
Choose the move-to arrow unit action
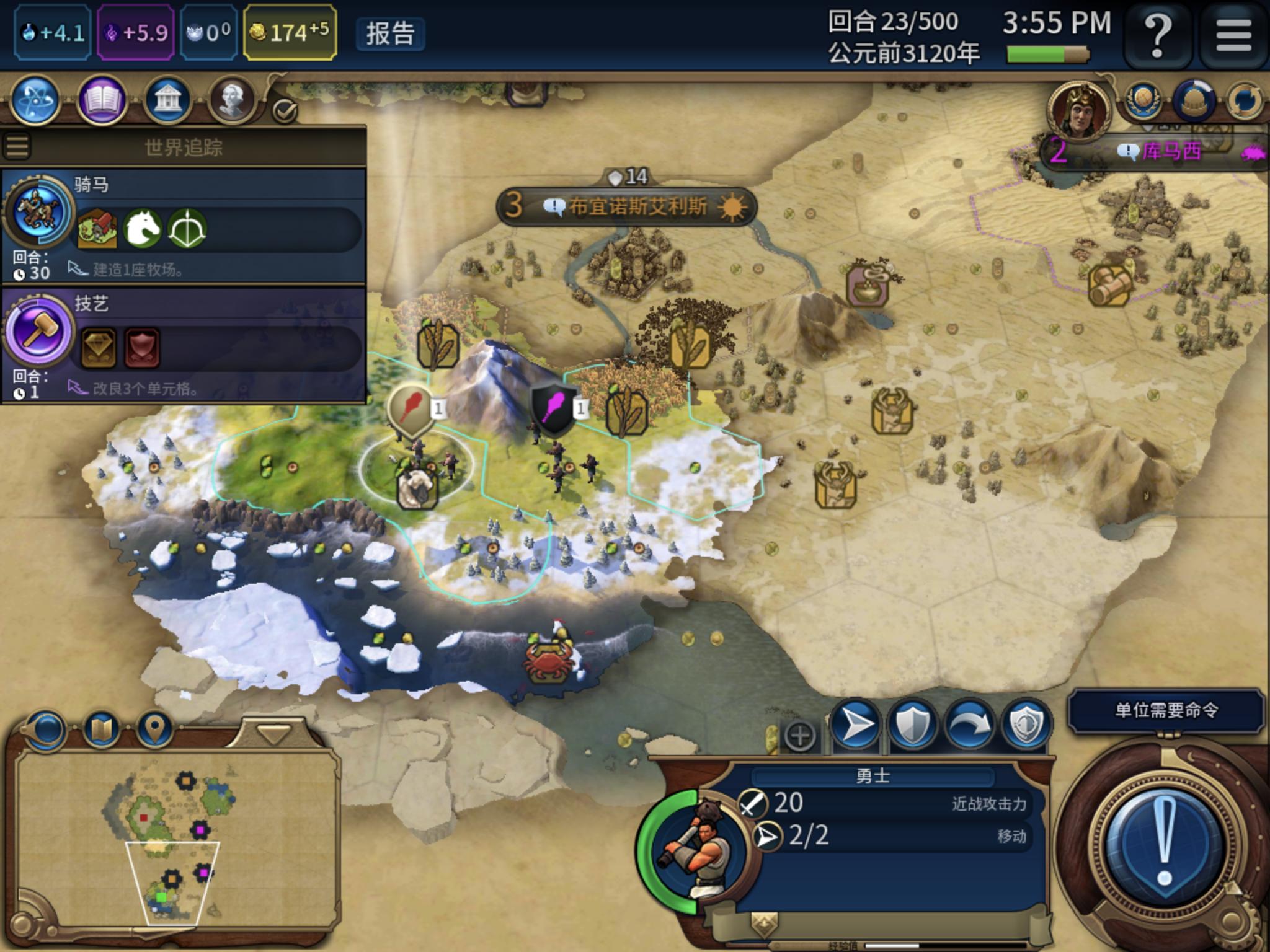(x=855, y=724)
